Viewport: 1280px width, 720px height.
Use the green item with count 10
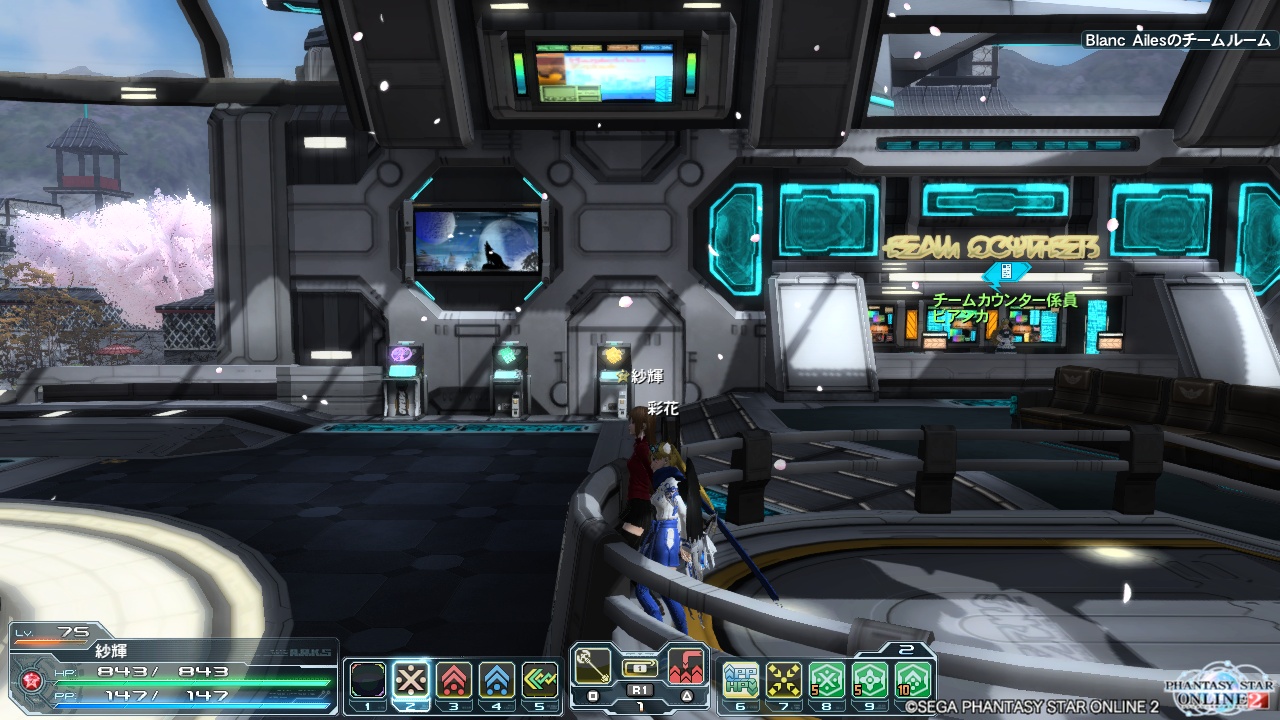913,681
